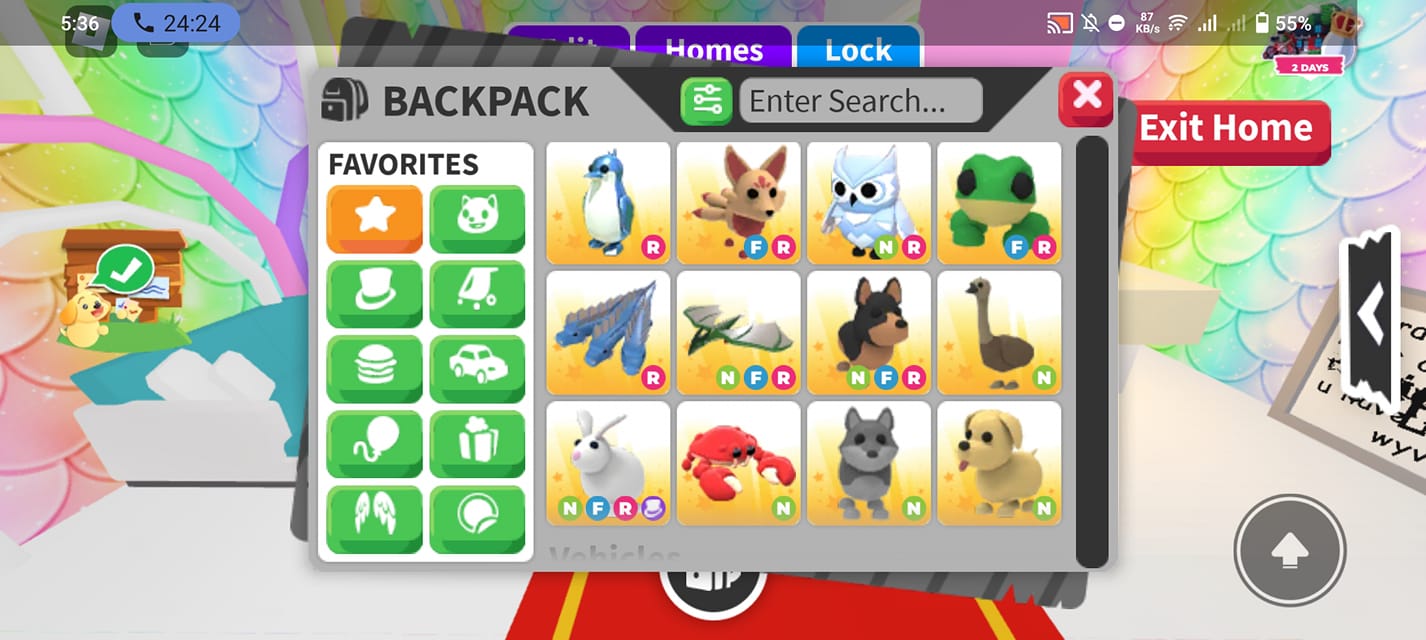Screen dimensions: 1426x640
Task: Pick the white rabbit pet
Action: (x=608, y=463)
